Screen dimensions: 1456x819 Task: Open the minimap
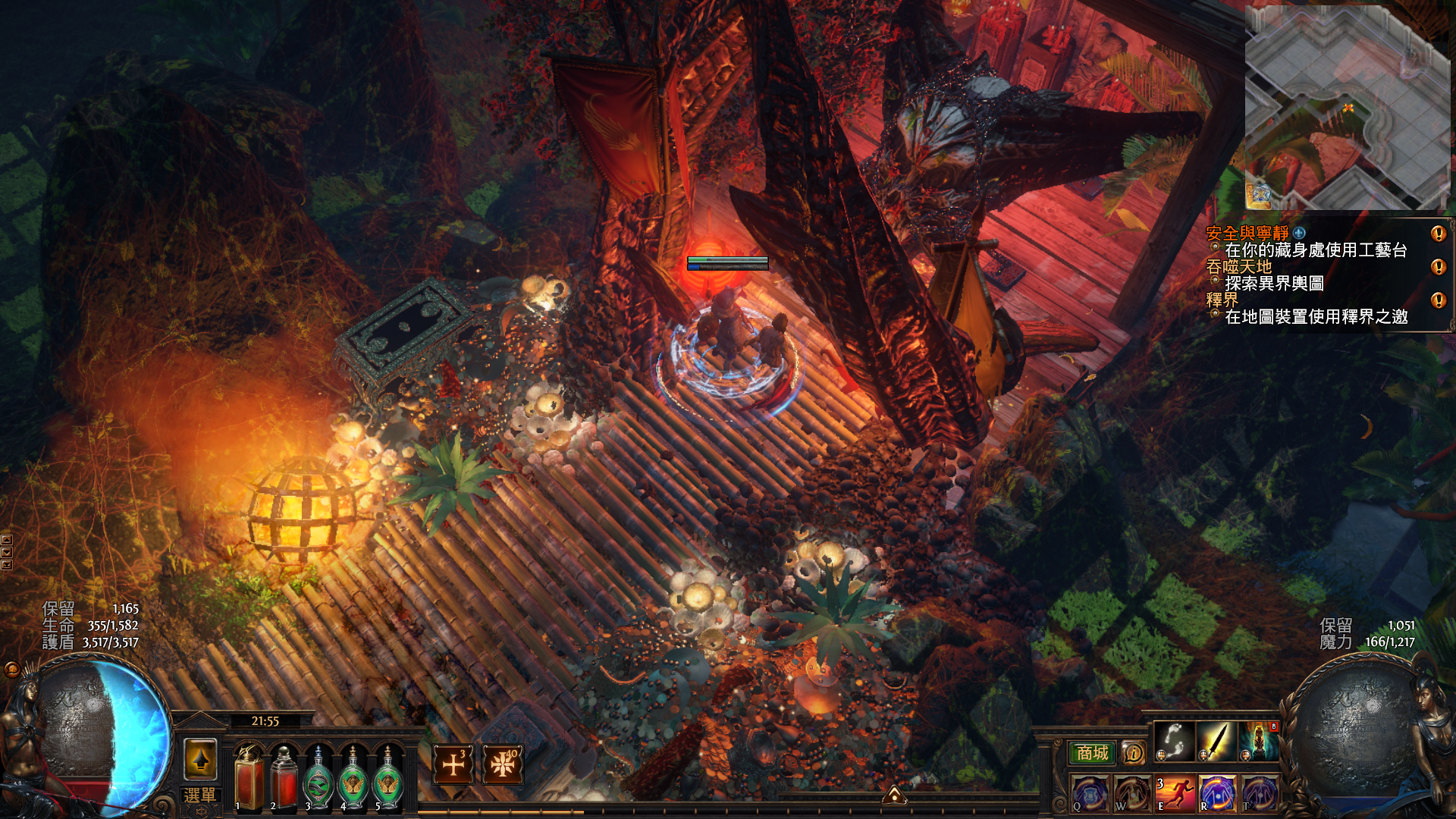[x=1347, y=108]
